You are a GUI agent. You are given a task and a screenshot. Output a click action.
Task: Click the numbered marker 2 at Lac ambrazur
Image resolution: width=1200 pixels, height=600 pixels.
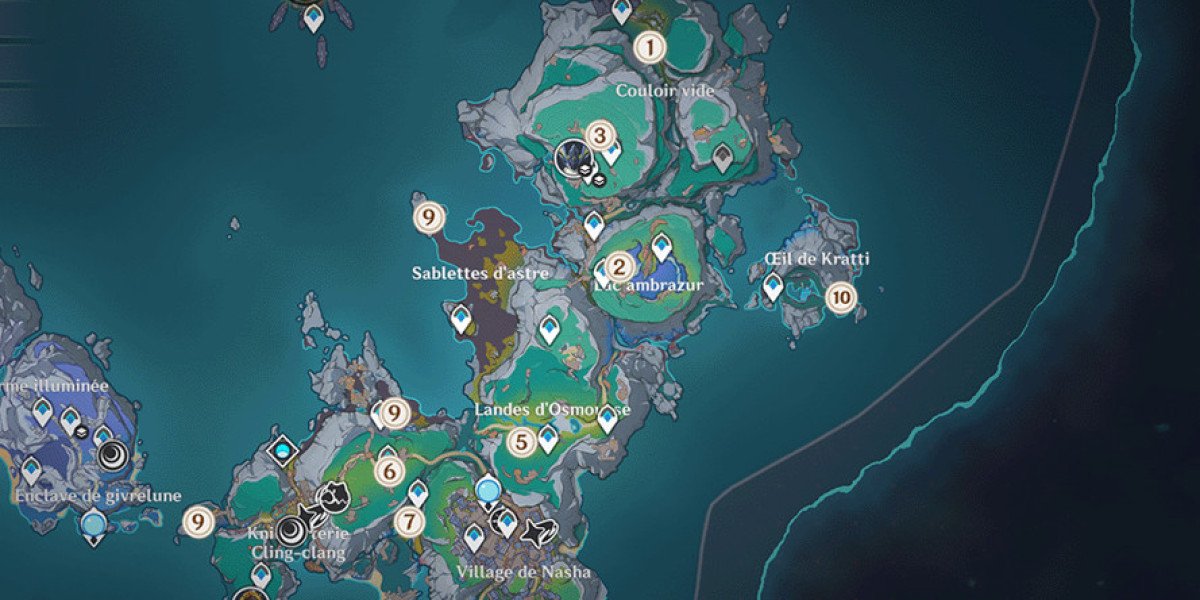(x=618, y=266)
